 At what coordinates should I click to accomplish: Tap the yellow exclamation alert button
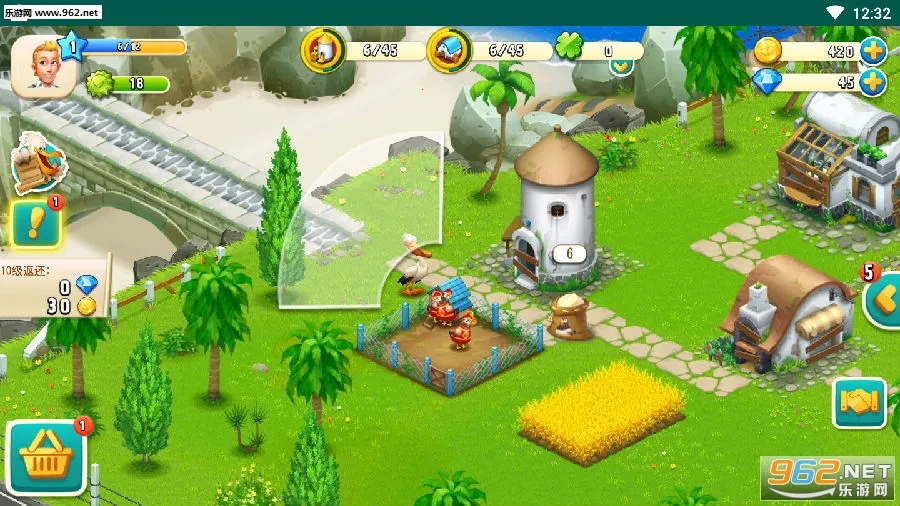(35, 224)
